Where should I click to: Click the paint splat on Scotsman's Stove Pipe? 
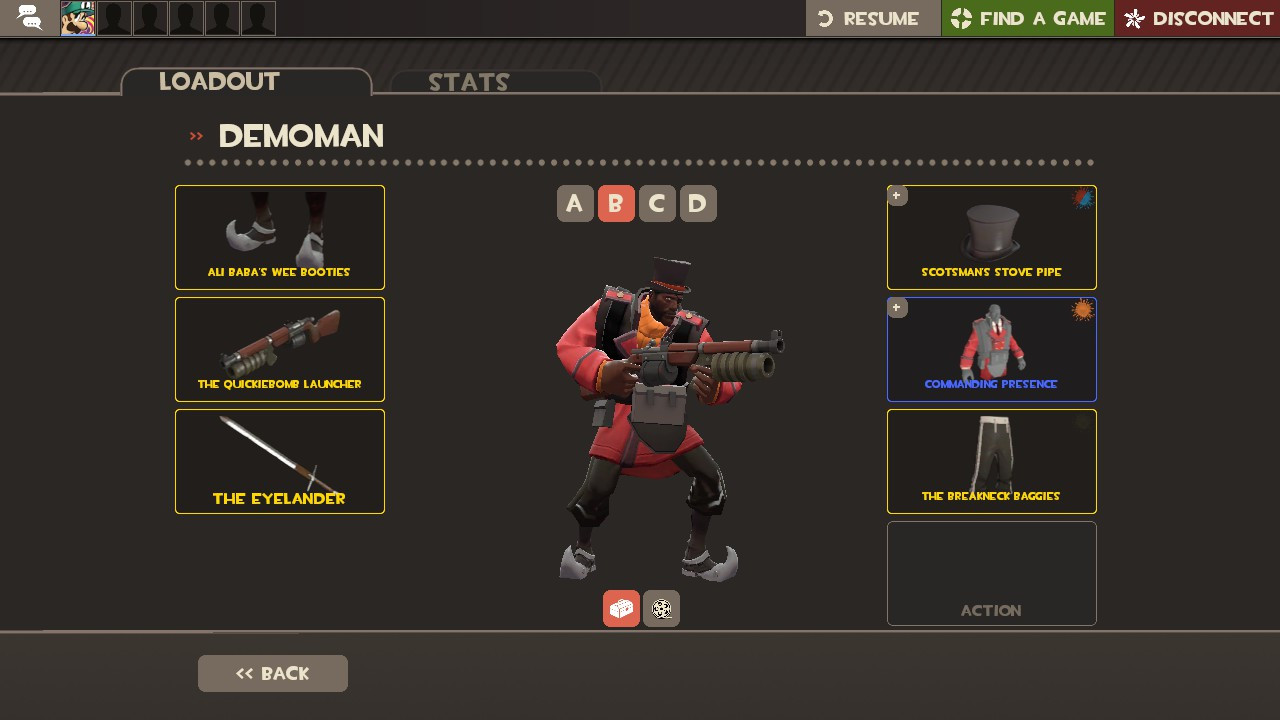[1081, 198]
